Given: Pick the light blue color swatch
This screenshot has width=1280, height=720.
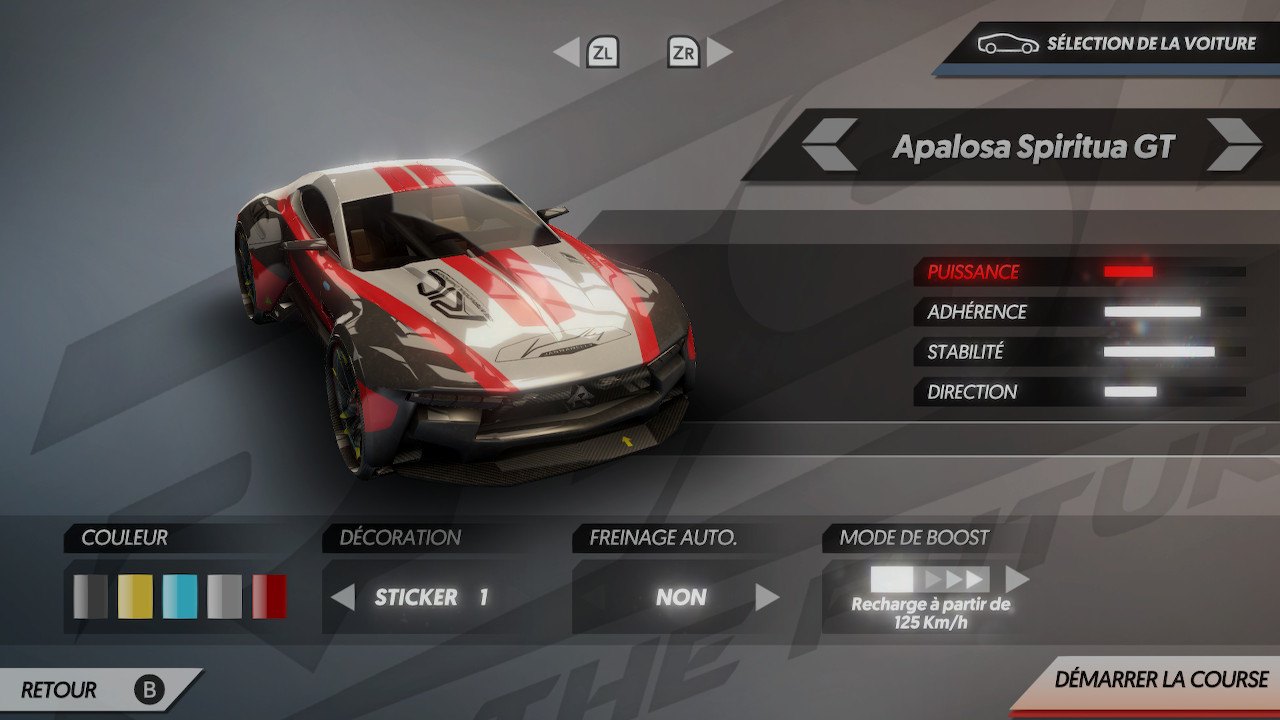Looking at the screenshot, I should [x=180, y=596].
